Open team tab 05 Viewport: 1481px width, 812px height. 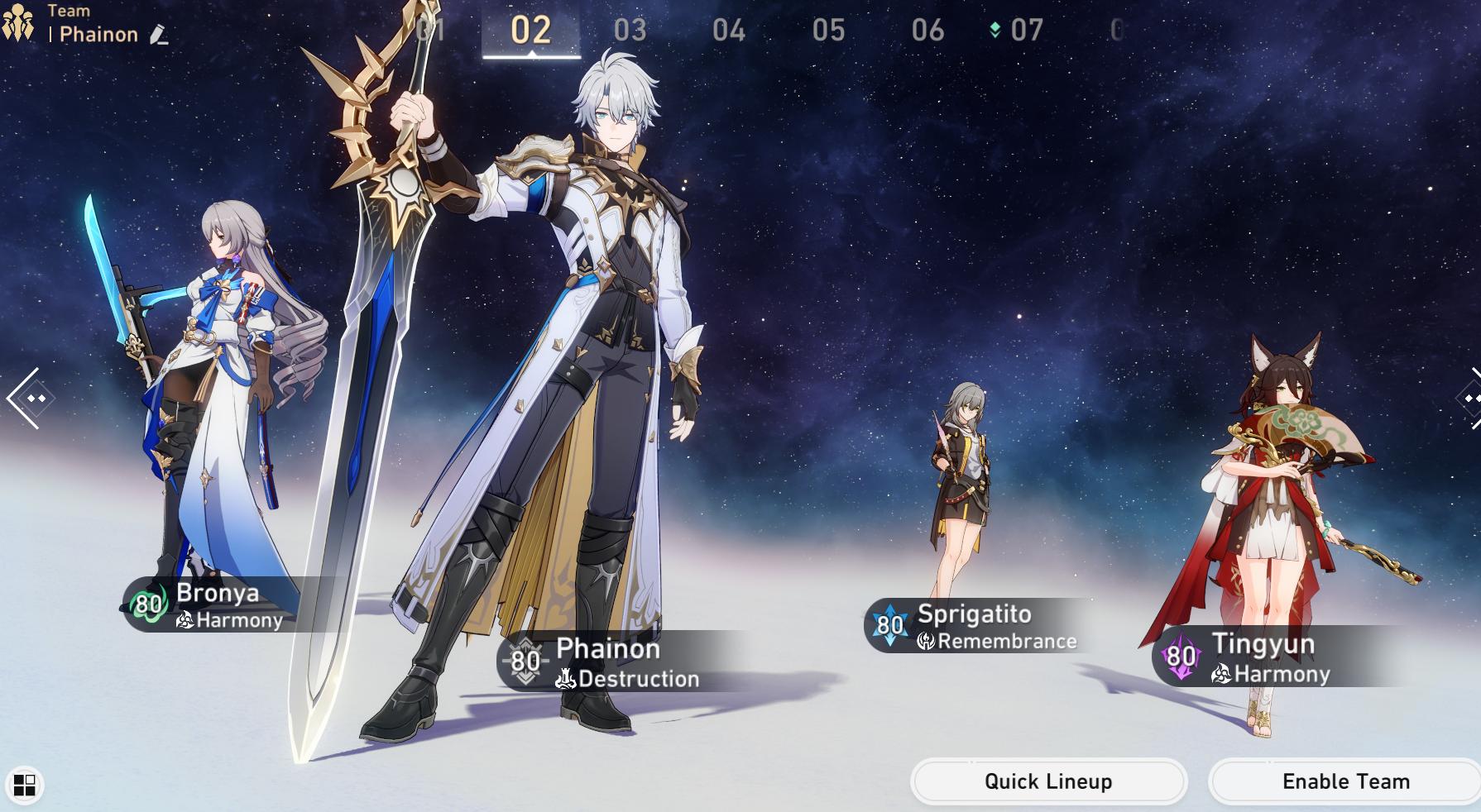pos(828,31)
